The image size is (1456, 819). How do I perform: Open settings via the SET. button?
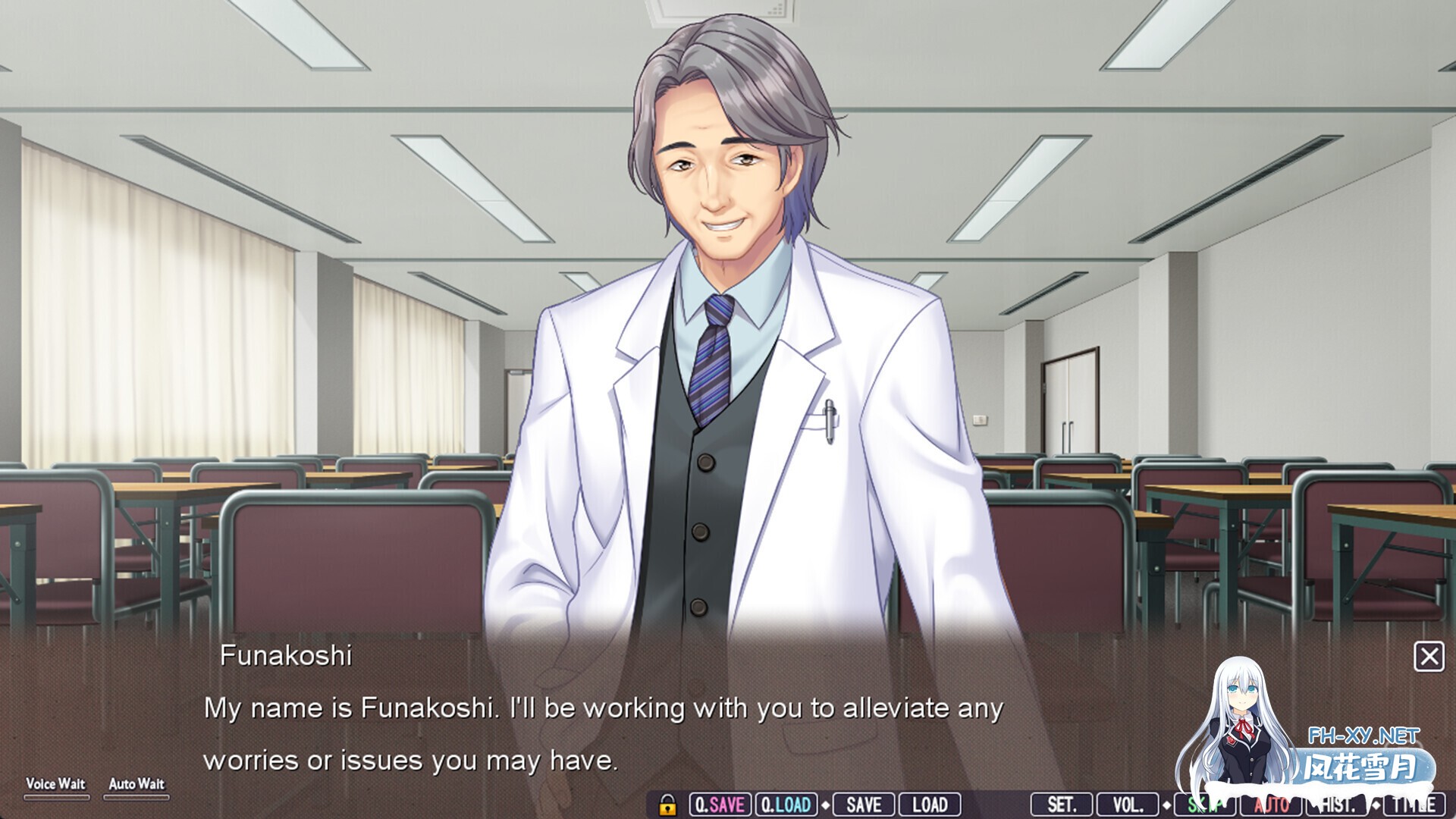click(x=1062, y=805)
